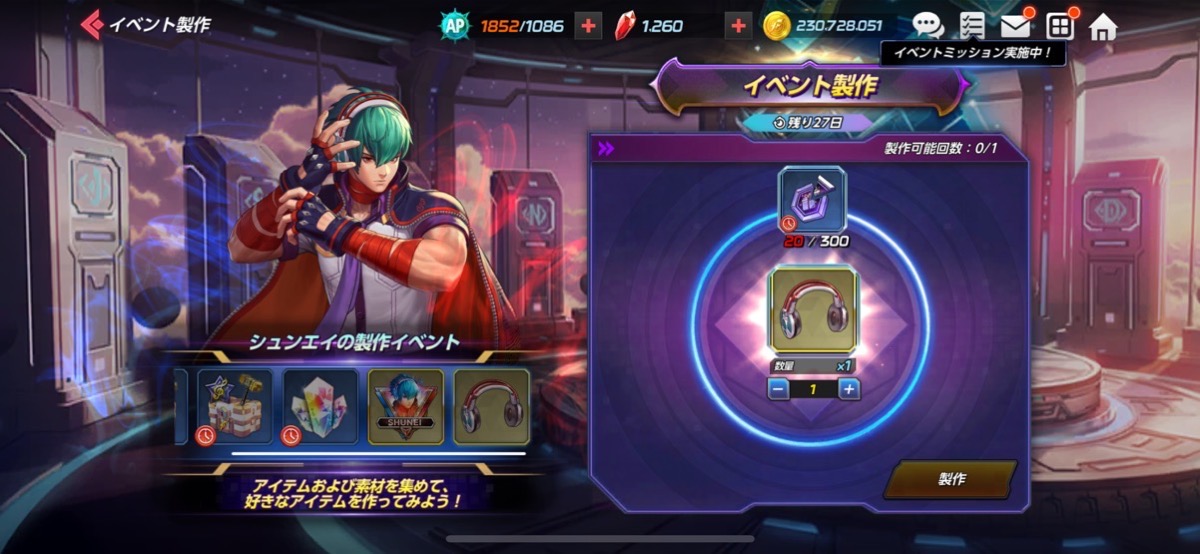Viewport: 1200px width, 554px height.
Task: Select the gift box with hammer item
Action: point(234,406)
